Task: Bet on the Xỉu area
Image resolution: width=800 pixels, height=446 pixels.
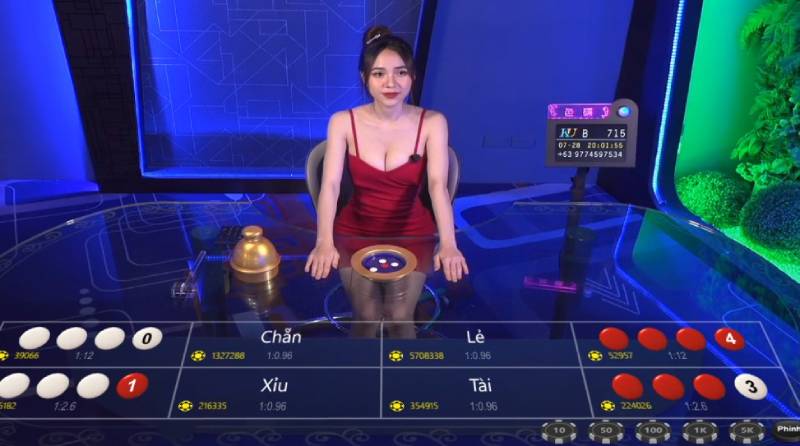Action: (275, 391)
